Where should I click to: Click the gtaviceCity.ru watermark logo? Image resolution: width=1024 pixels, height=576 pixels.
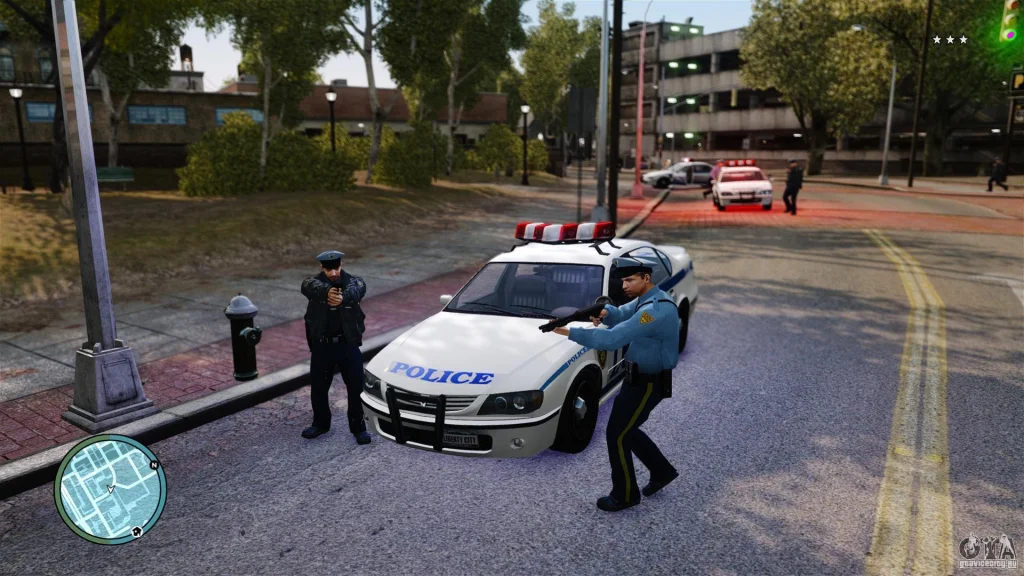(x=986, y=550)
